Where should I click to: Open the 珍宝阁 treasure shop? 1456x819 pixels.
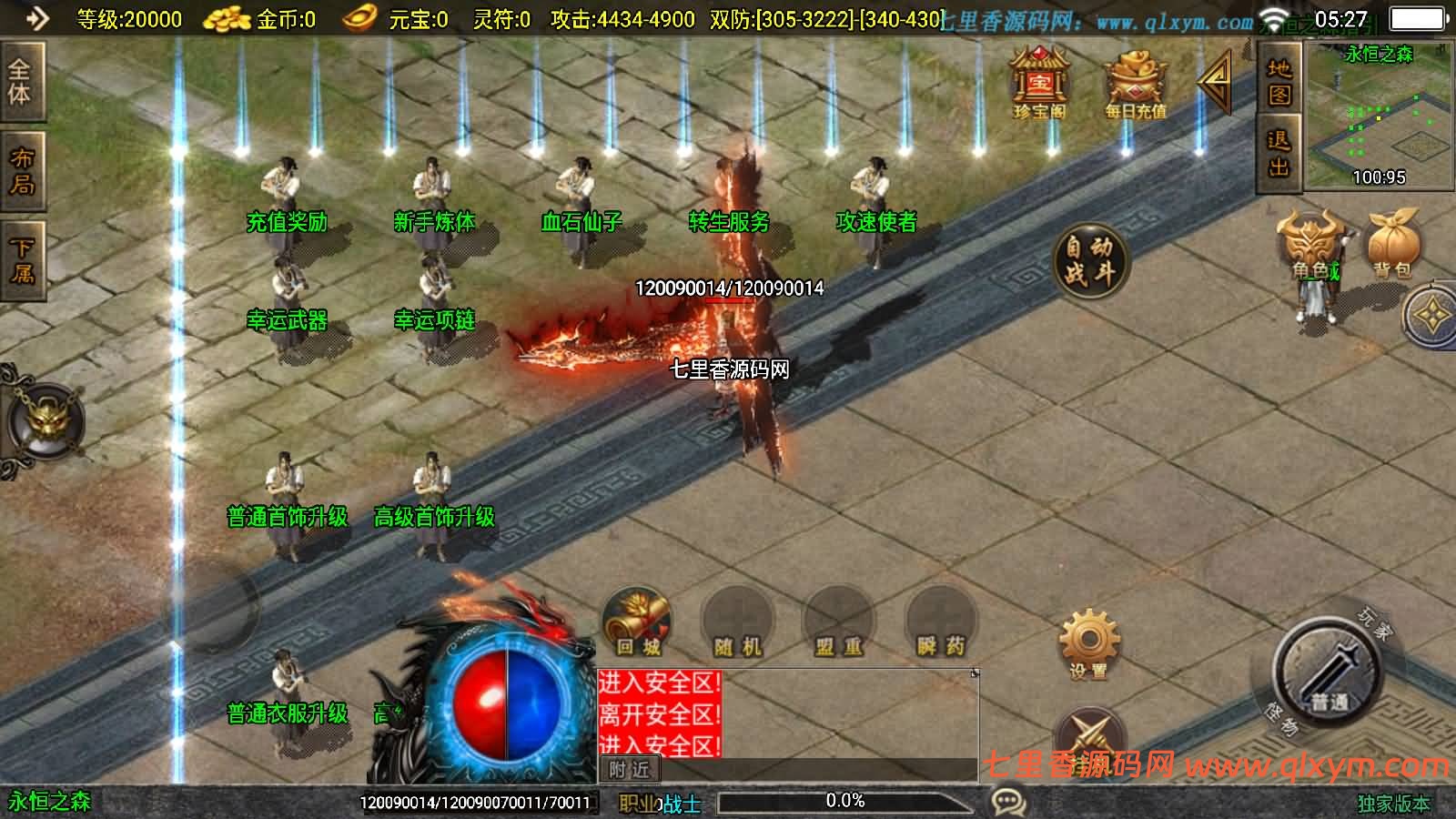click(x=1039, y=84)
